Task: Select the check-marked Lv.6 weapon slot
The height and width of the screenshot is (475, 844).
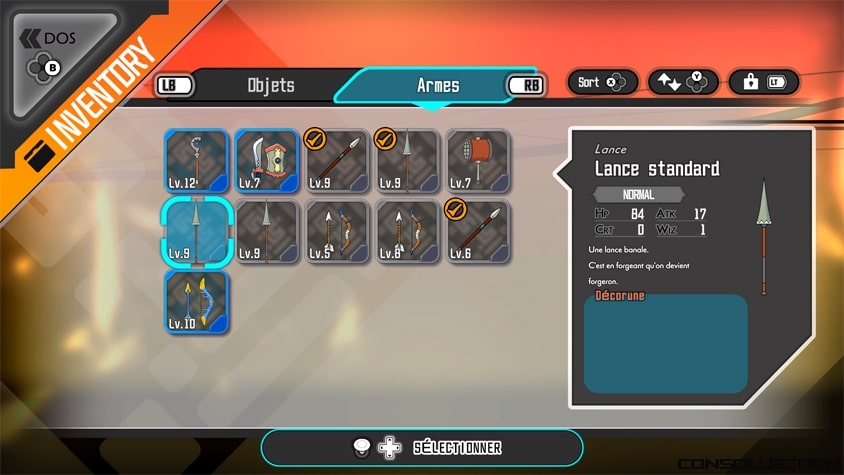Action: pos(478,232)
